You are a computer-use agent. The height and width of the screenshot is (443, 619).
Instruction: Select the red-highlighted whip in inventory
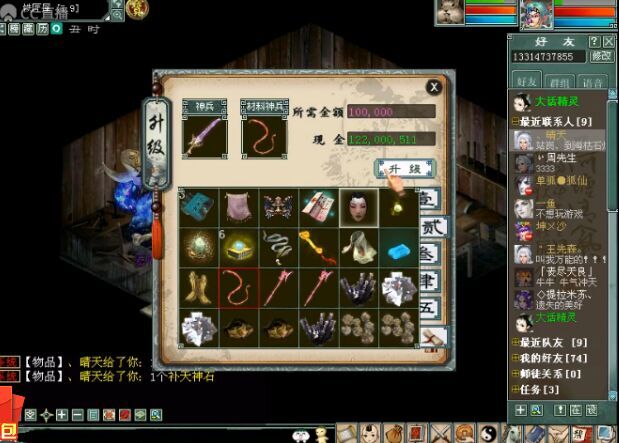coord(238,287)
